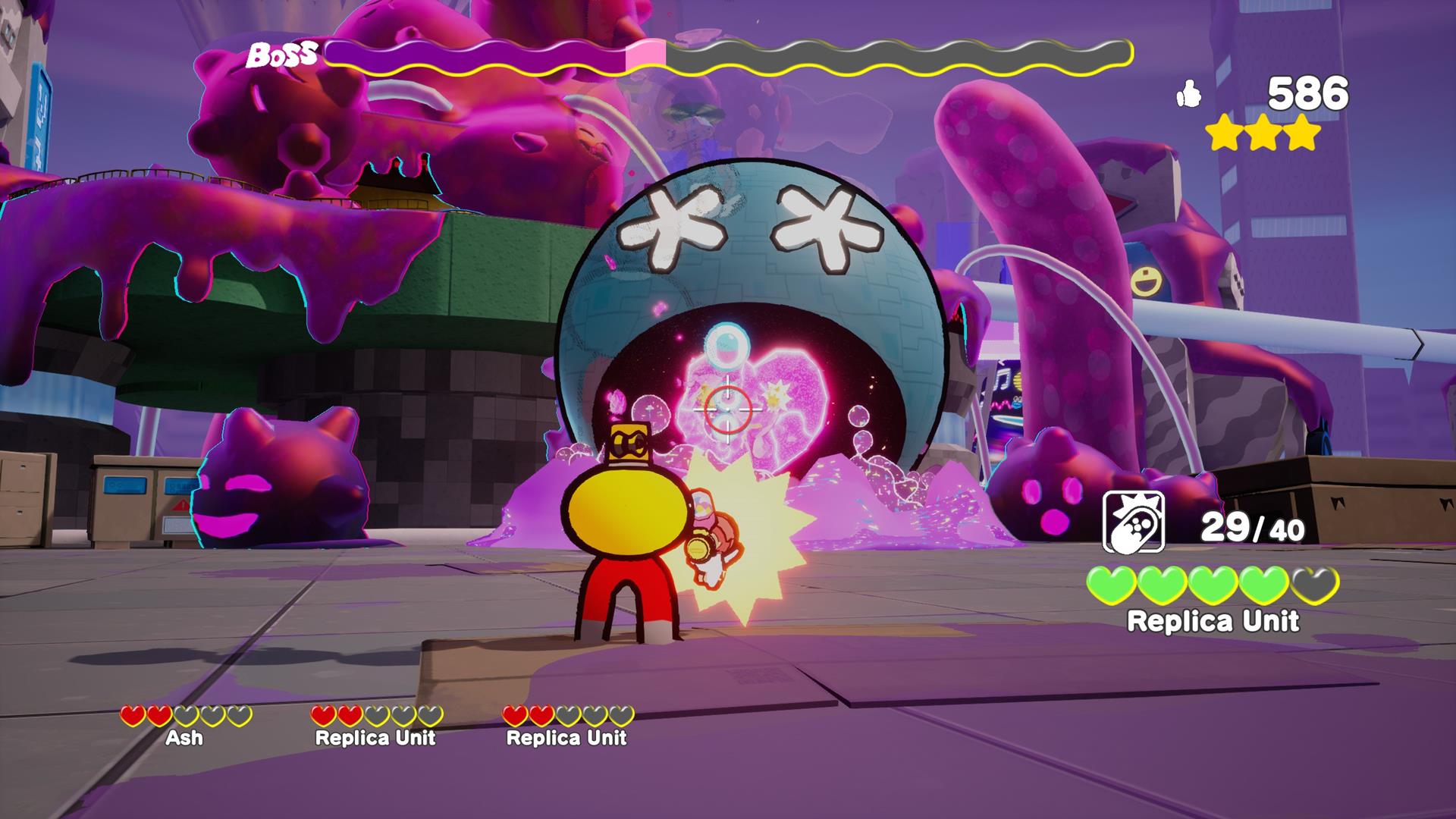This screenshot has width=1456, height=819.
Task: Select the bottom-left Ash name label
Action: tap(184, 739)
